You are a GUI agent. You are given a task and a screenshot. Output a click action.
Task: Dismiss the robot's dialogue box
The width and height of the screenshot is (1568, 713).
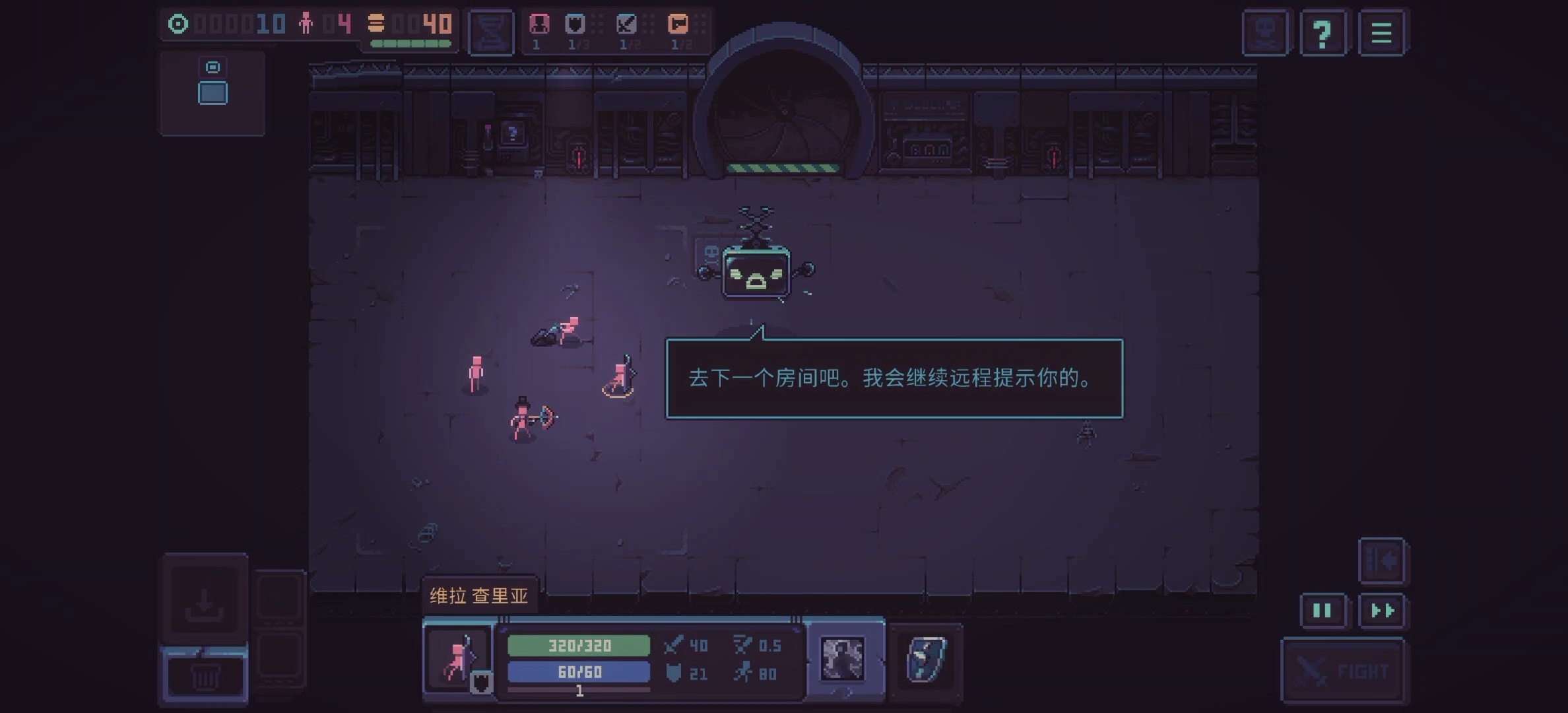point(894,380)
